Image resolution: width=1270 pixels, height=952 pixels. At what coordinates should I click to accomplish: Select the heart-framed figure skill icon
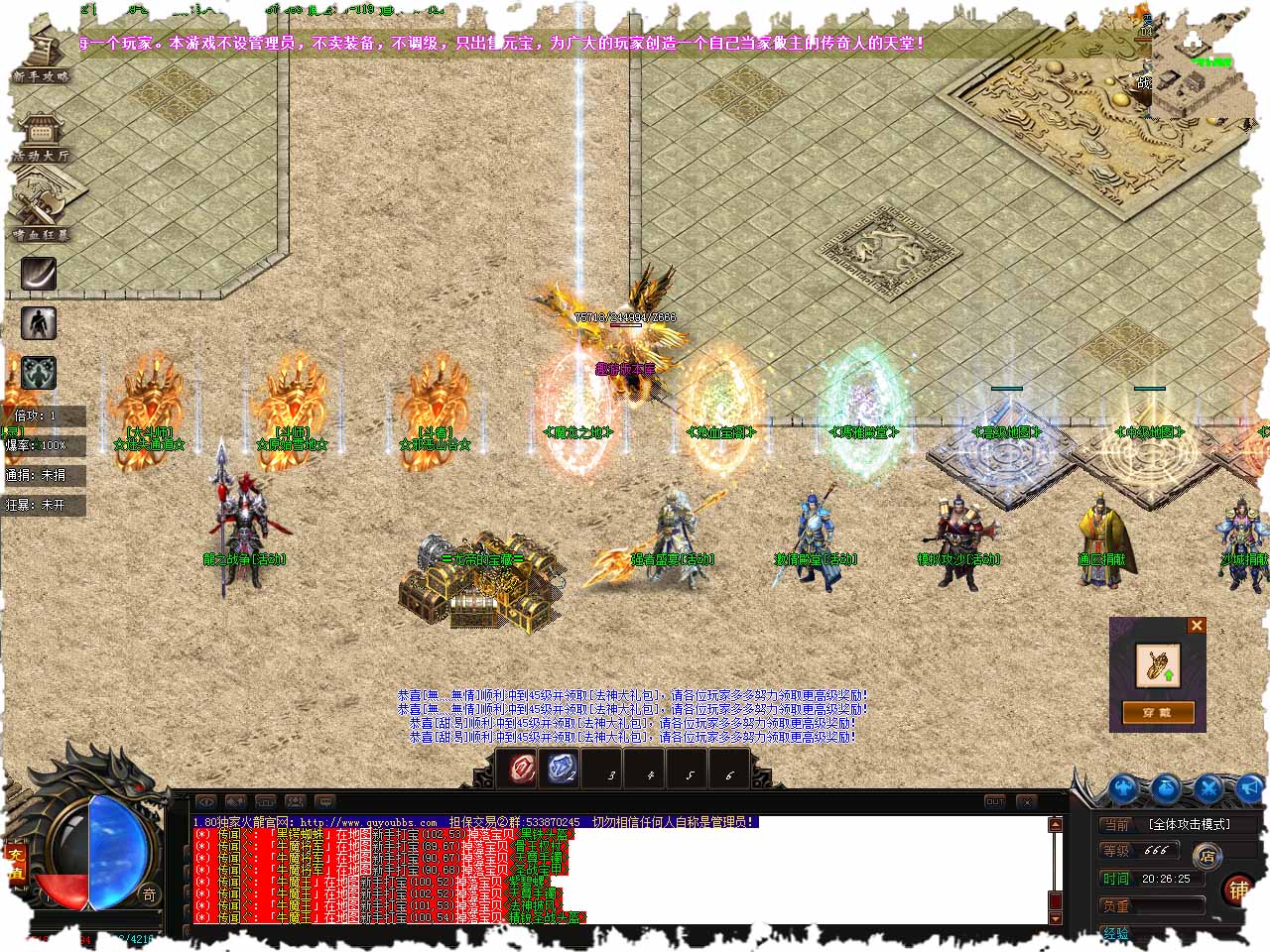click(39, 373)
